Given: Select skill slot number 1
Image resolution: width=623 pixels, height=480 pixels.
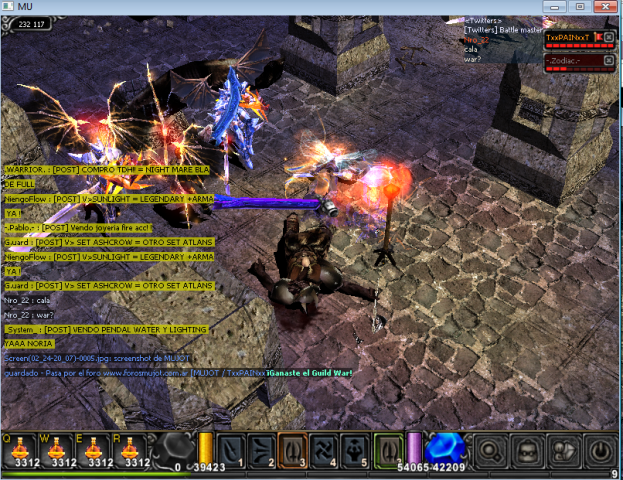Looking at the screenshot, I should pos(232,451).
